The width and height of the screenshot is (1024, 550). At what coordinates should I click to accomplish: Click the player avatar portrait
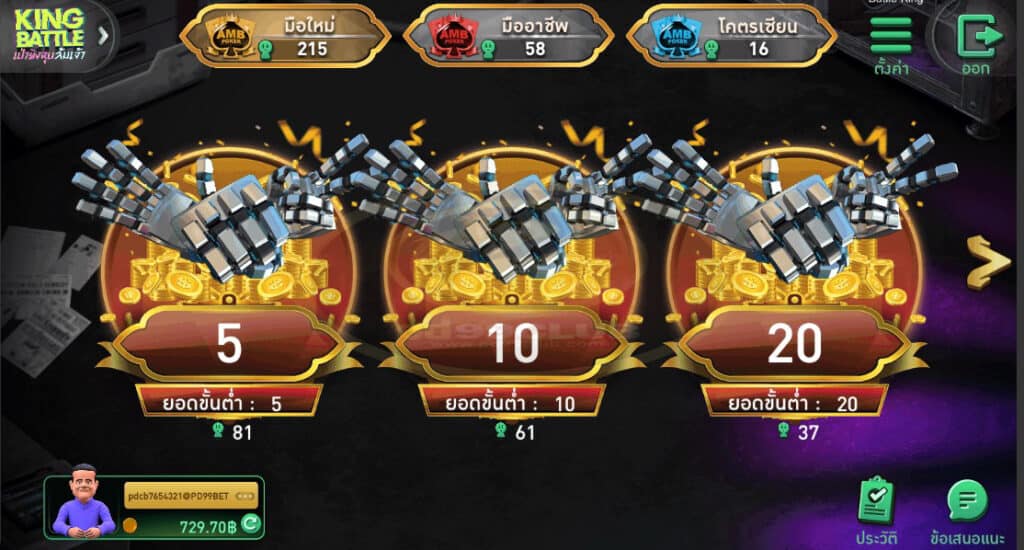pos(85,499)
